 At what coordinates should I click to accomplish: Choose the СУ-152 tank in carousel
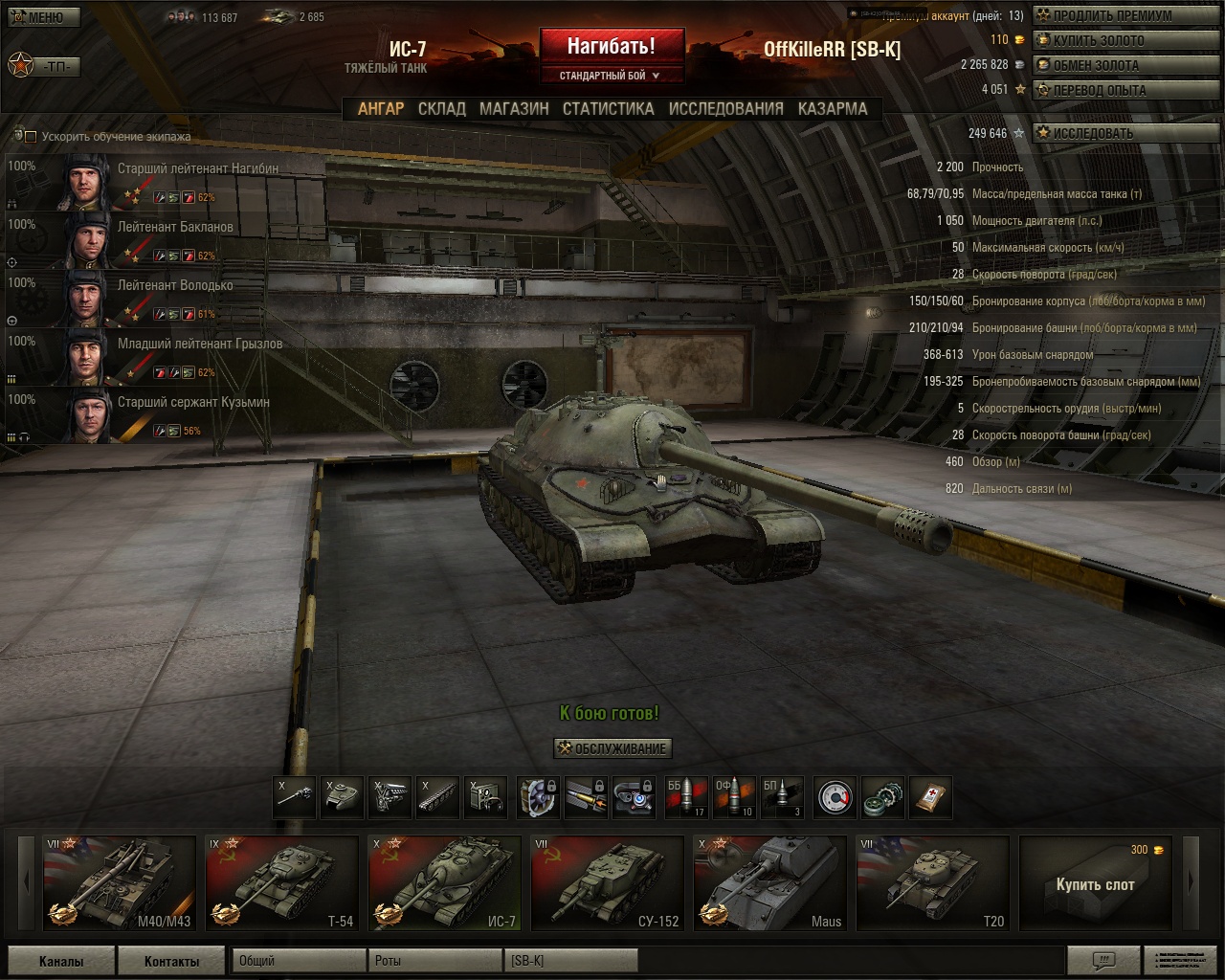[x=607, y=882]
